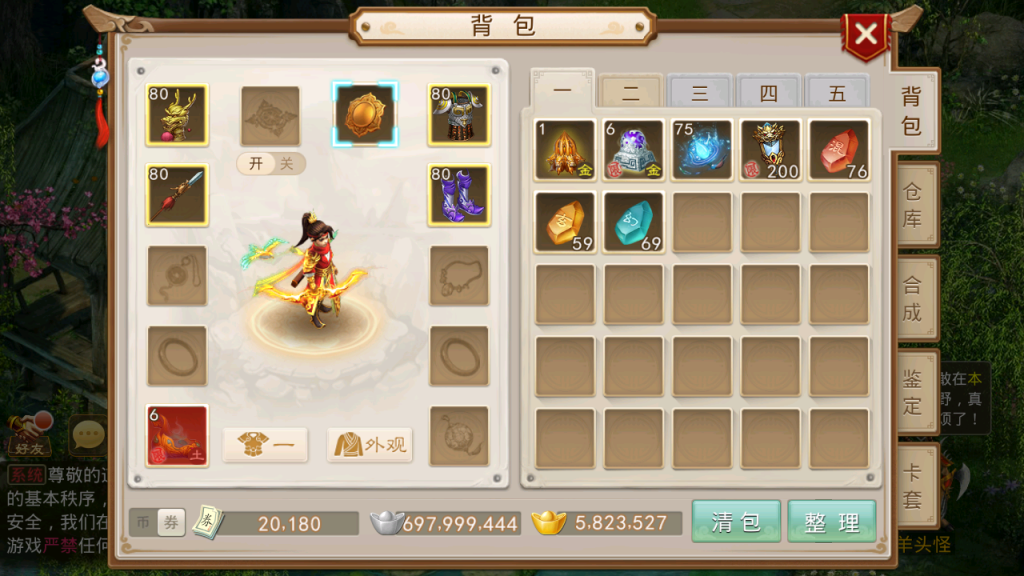Sort items with the 整理 button
Image resolution: width=1024 pixels, height=576 pixels.
point(831,521)
